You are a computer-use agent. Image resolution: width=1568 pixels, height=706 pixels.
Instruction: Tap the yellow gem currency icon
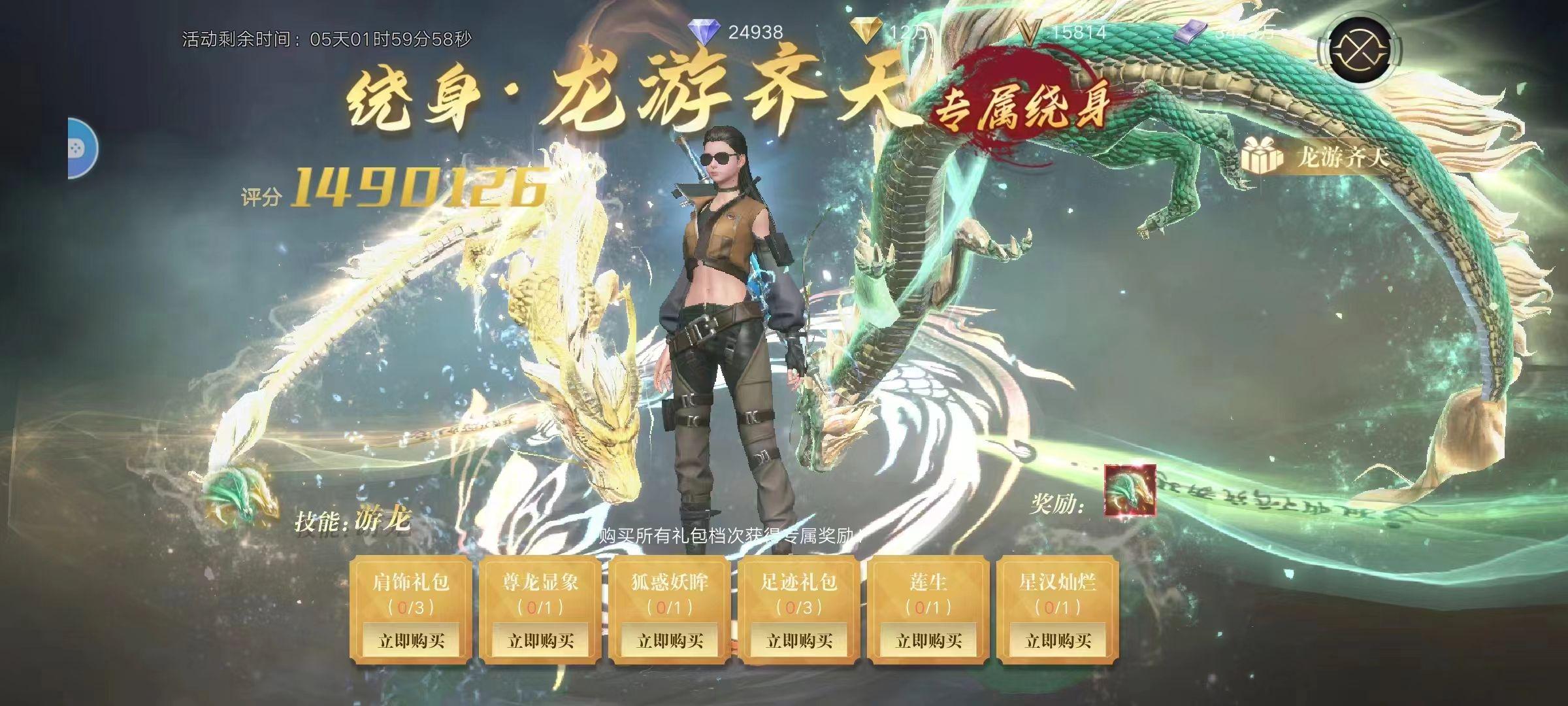click(867, 31)
